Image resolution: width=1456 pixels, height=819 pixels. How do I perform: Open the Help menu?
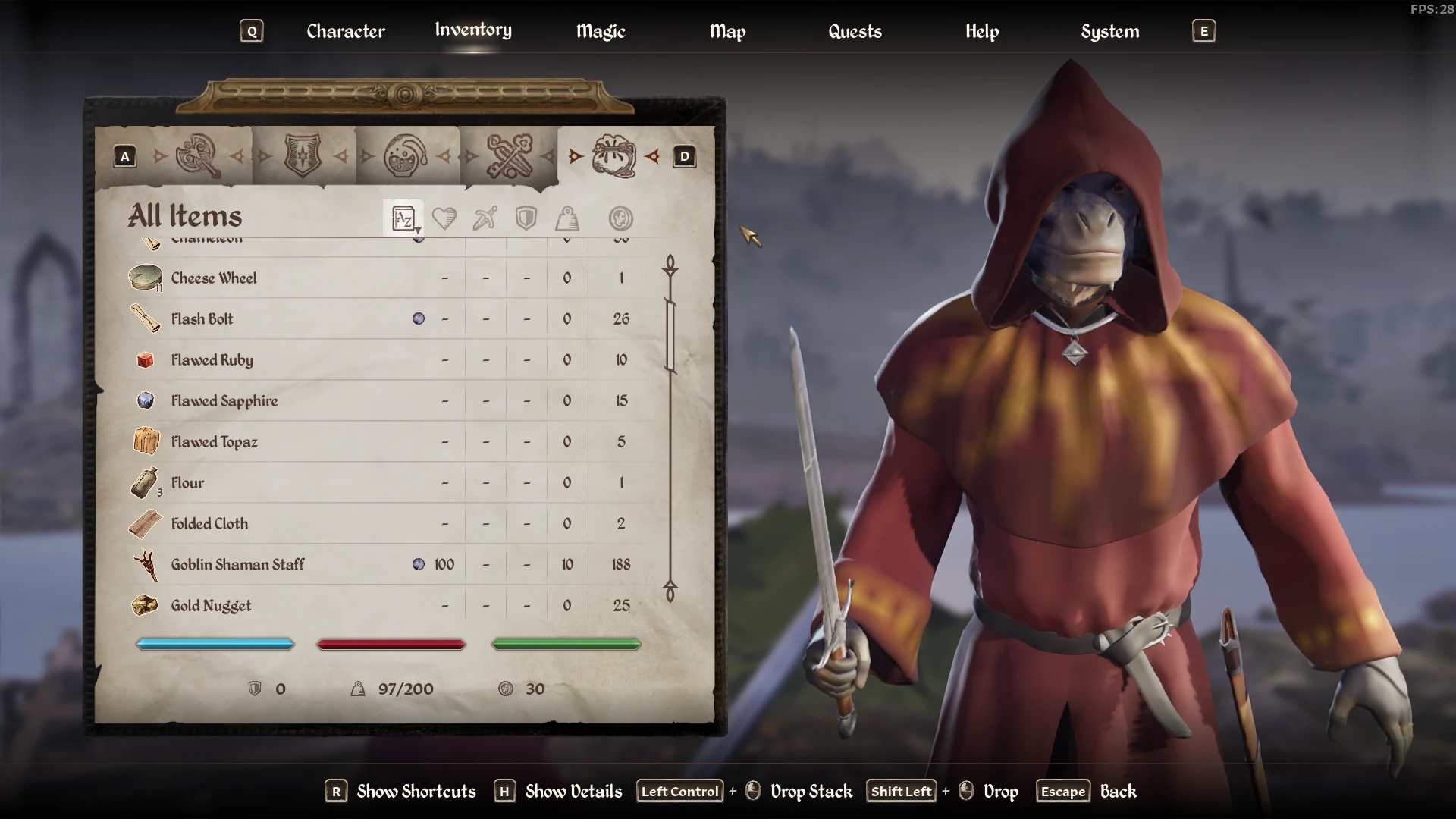[x=982, y=31]
